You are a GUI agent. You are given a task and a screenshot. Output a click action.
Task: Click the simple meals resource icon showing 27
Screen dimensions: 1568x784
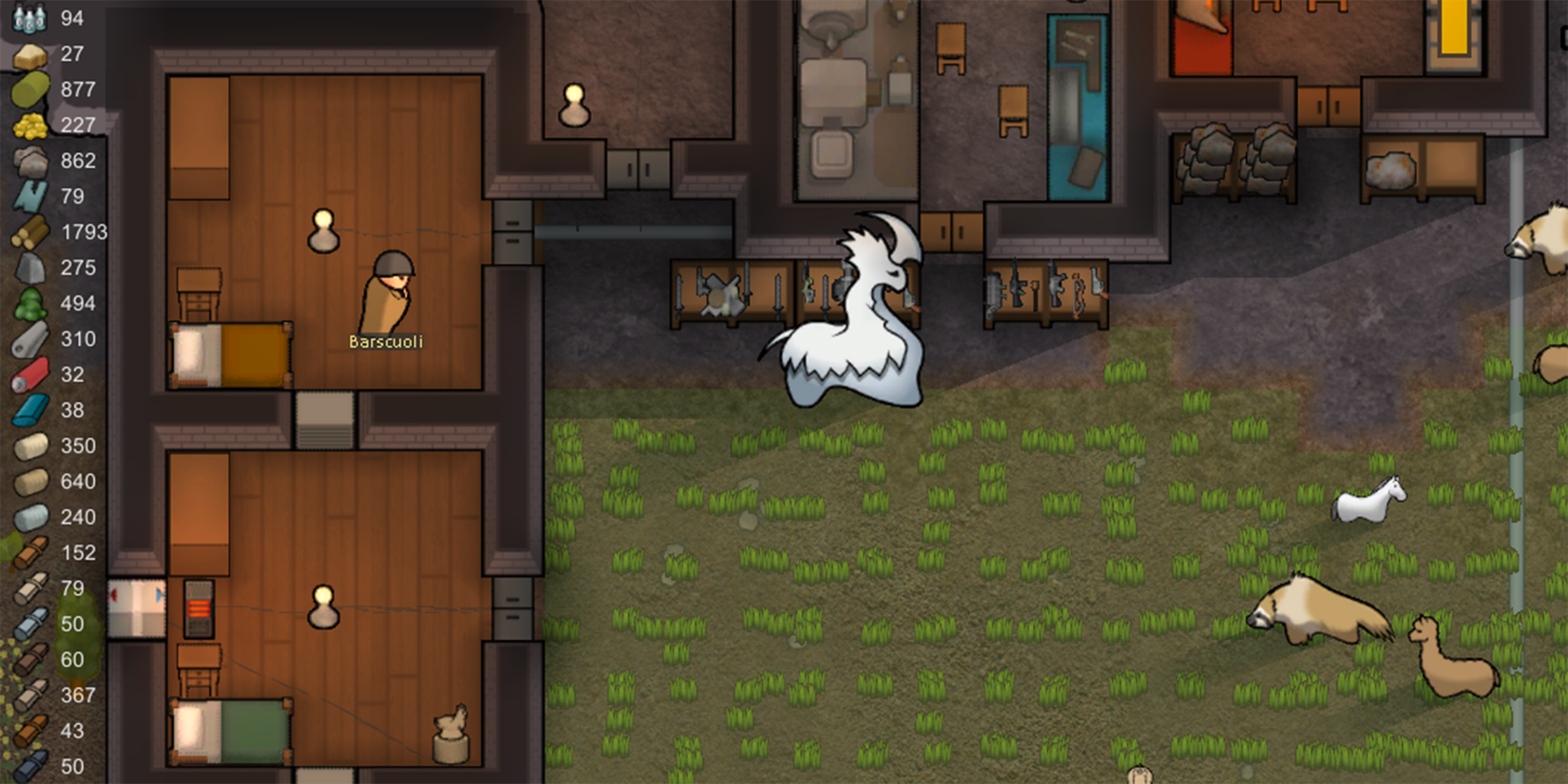[x=29, y=54]
